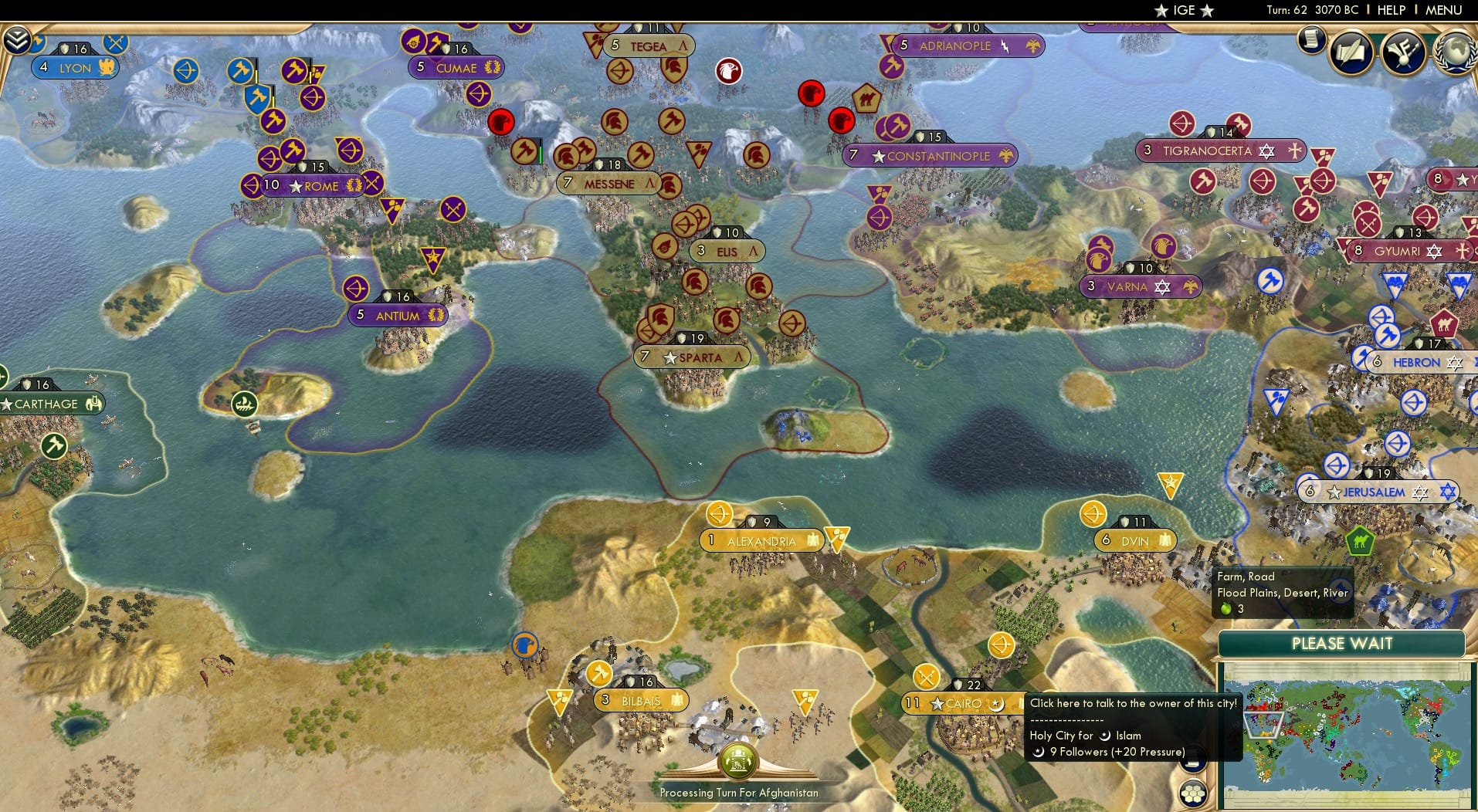This screenshot has width=1478, height=812.
Task: Select the Jerusalem city banner
Action: [x=1377, y=489]
